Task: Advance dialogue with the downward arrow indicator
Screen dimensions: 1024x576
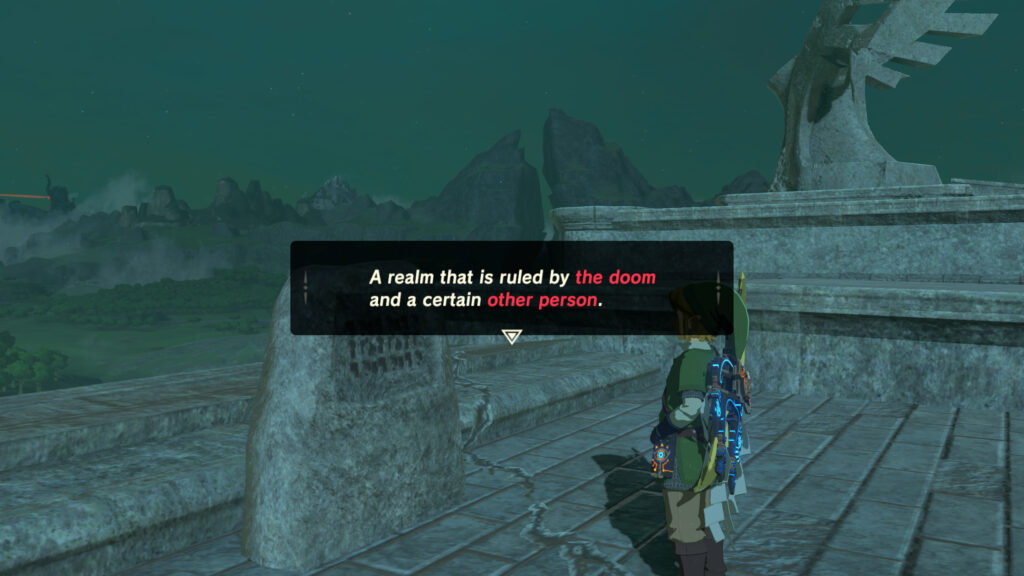Action: pyautogui.click(x=512, y=337)
